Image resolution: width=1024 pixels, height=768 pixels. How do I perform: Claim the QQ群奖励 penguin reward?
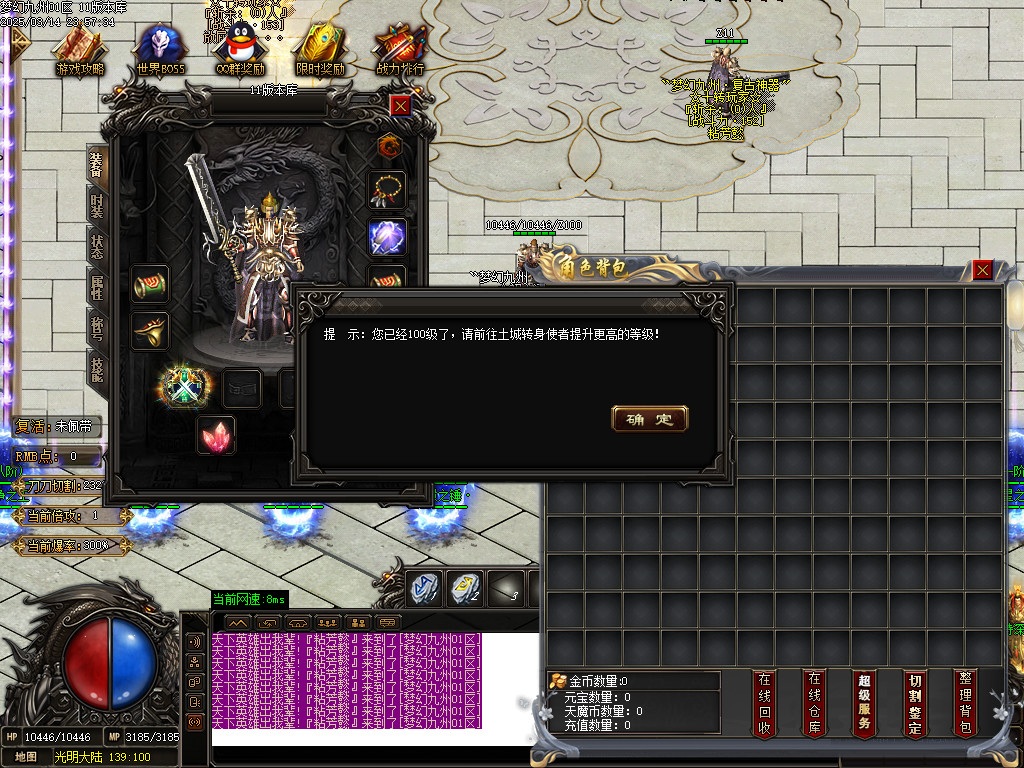pos(240,50)
